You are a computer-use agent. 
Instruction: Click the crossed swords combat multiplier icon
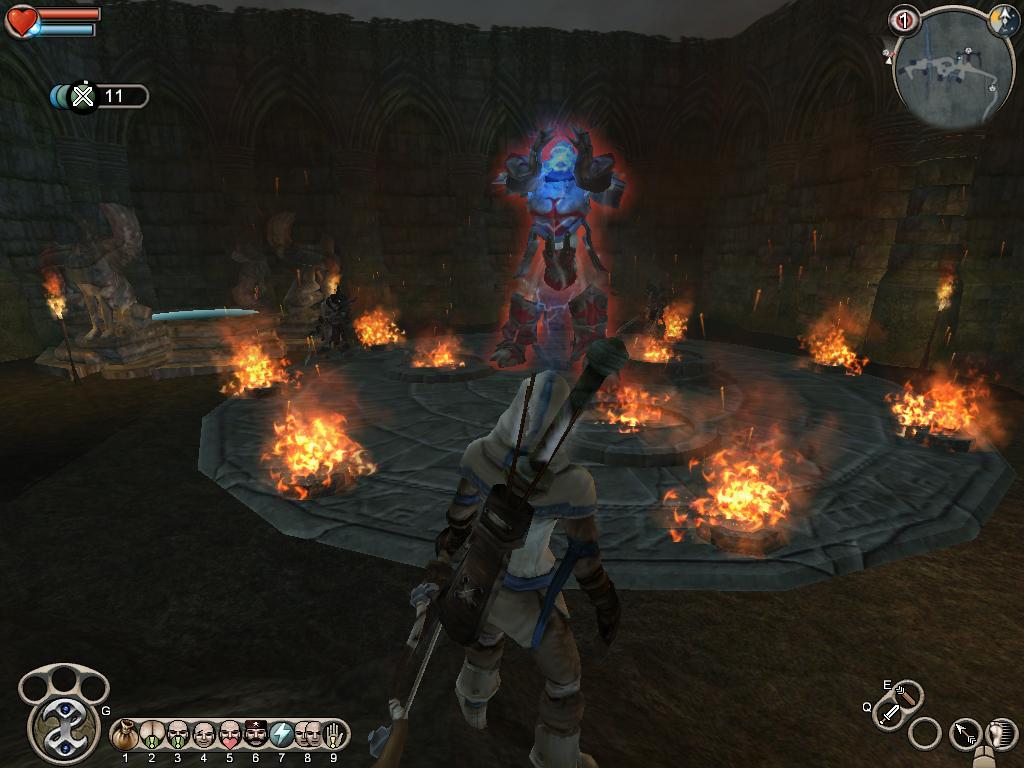tap(84, 96)
